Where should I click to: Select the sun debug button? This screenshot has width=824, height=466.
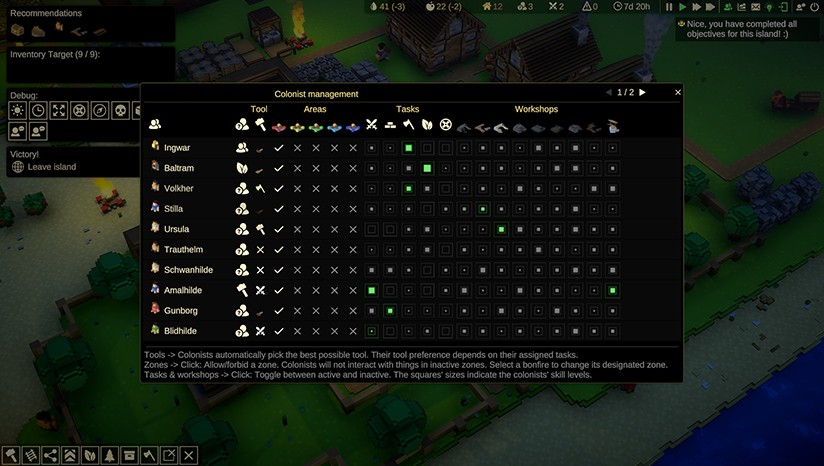18,110
